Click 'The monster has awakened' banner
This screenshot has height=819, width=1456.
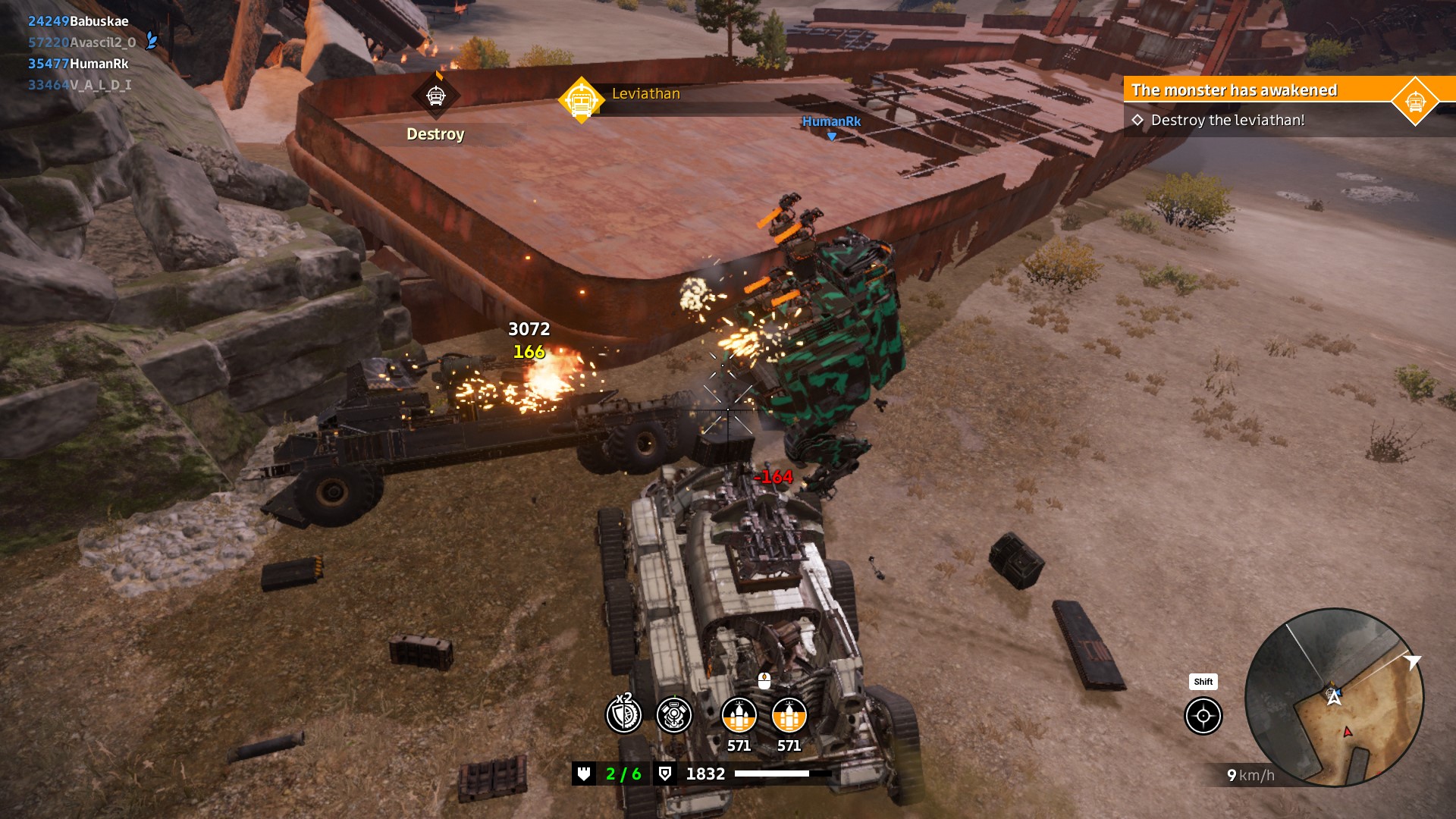[1234, 90]
